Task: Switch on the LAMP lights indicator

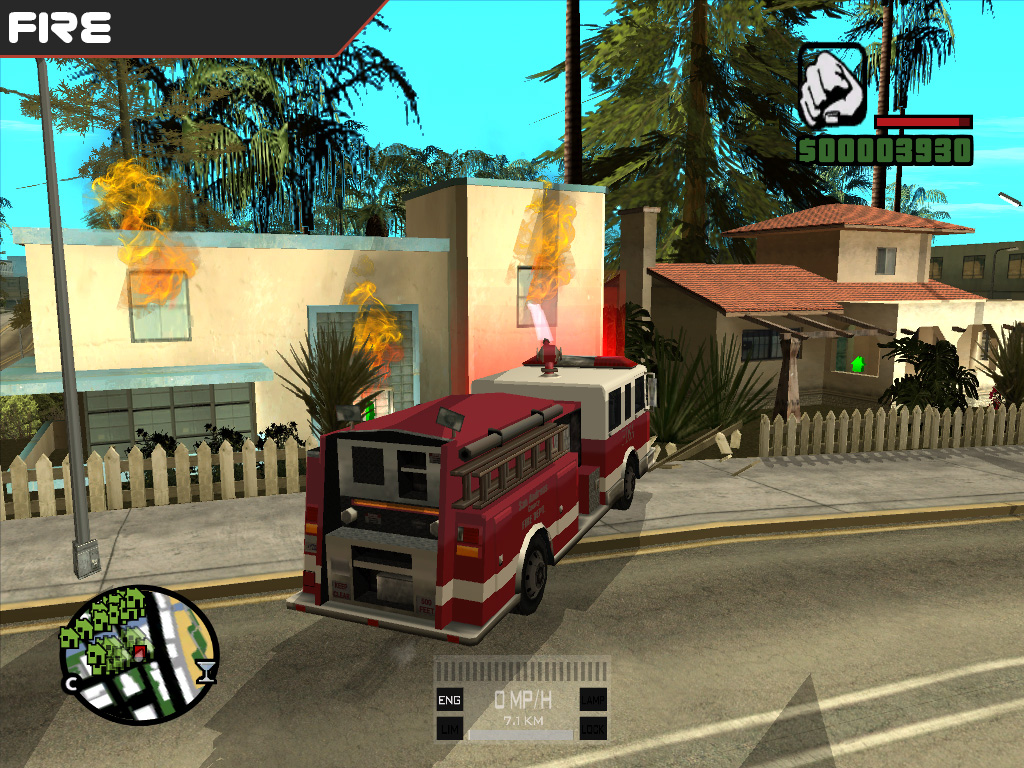Action: pyautogui.click(x=593, y=699)
